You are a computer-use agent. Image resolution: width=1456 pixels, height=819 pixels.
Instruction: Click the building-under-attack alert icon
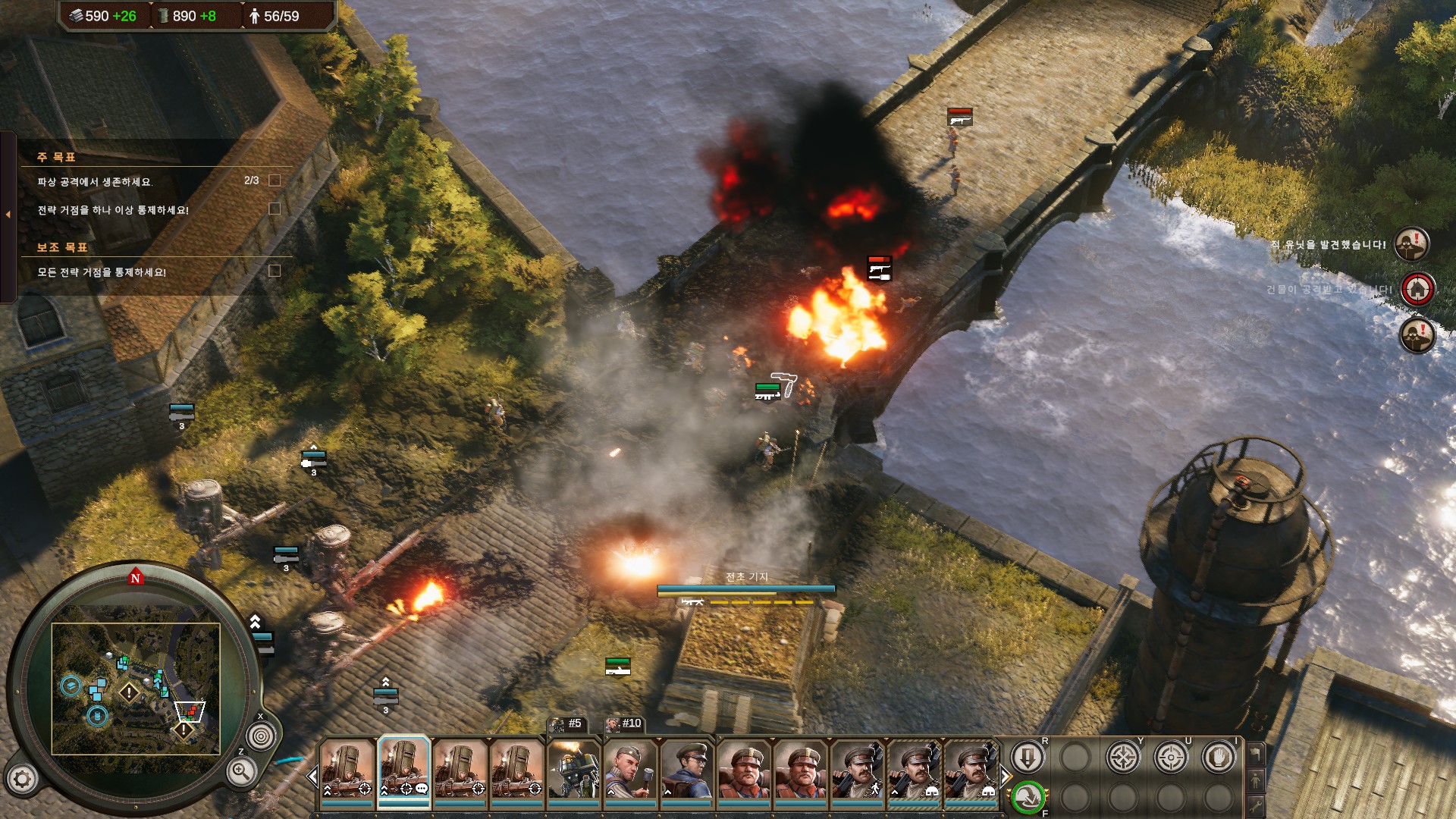[1417, 290]
